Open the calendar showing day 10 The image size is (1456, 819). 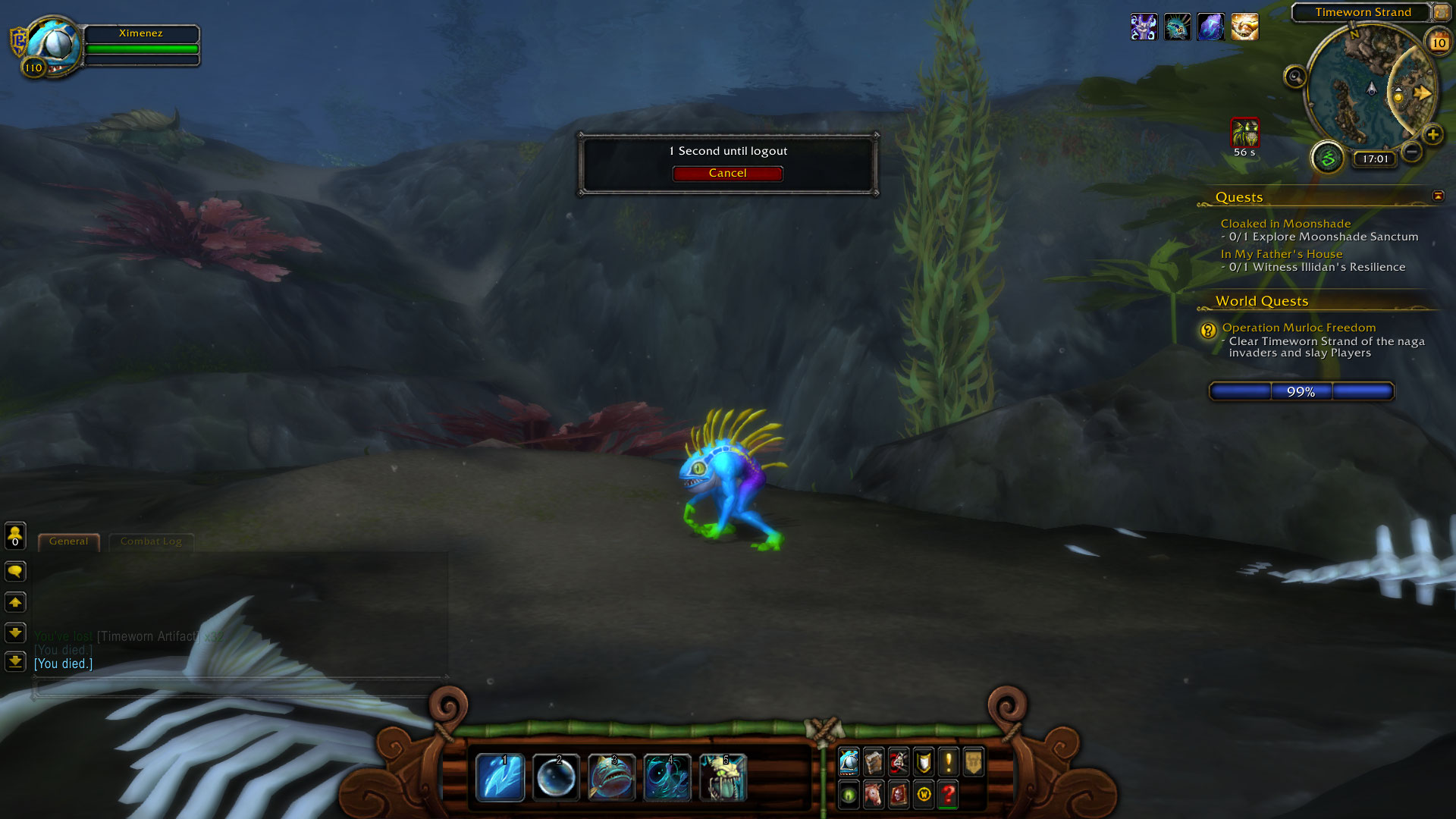tap(1439, 42)
